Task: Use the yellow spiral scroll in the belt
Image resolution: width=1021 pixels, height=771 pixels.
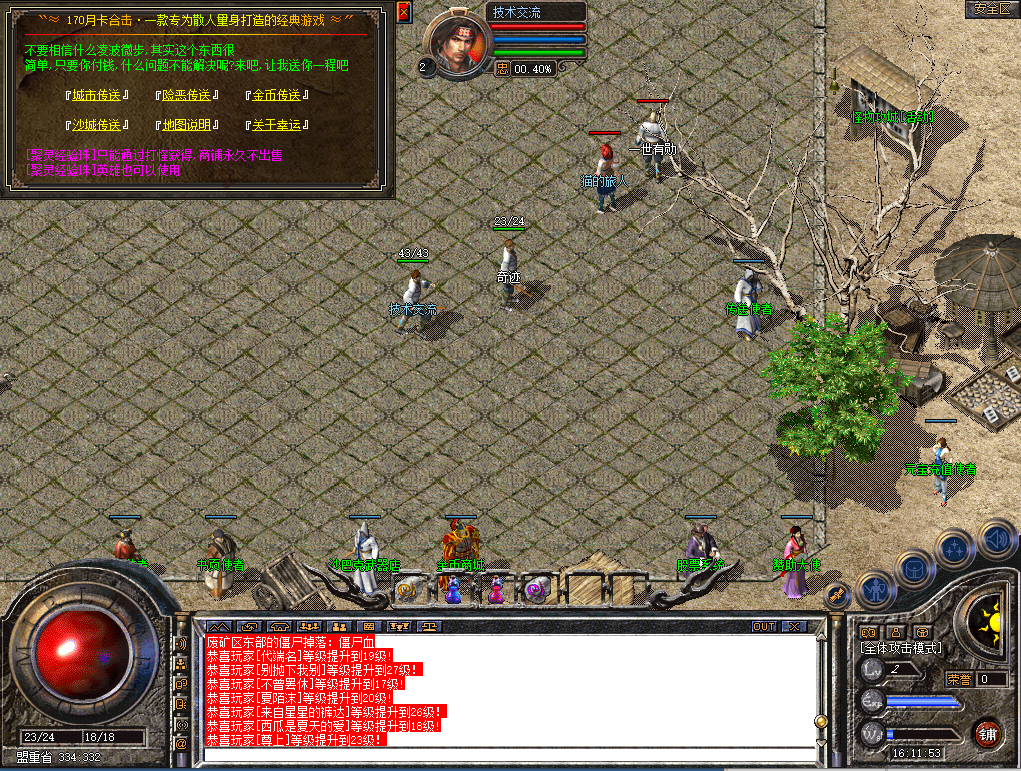Action: click(x=407, y=590)
